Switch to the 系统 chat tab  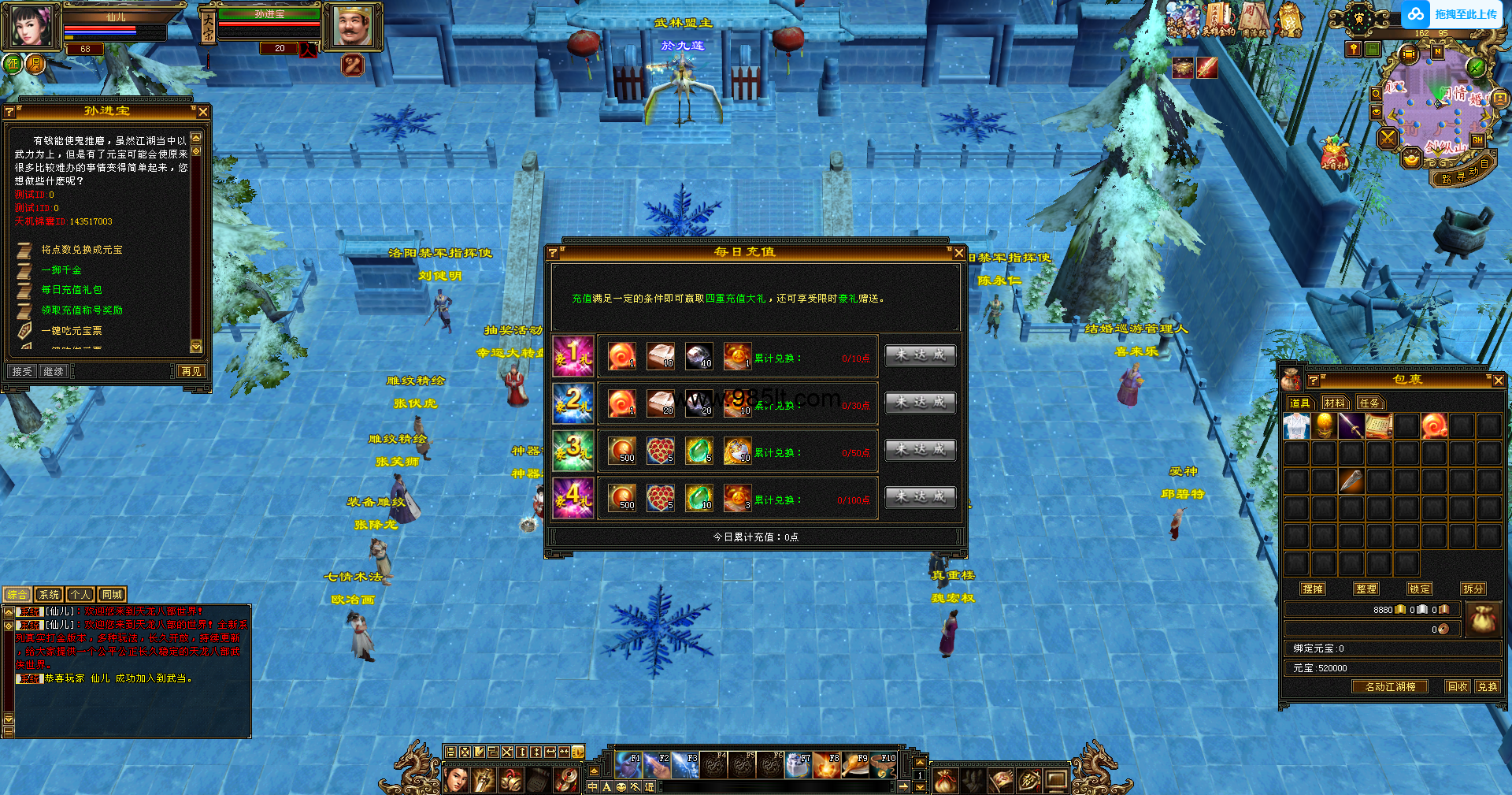pos(49,595)
